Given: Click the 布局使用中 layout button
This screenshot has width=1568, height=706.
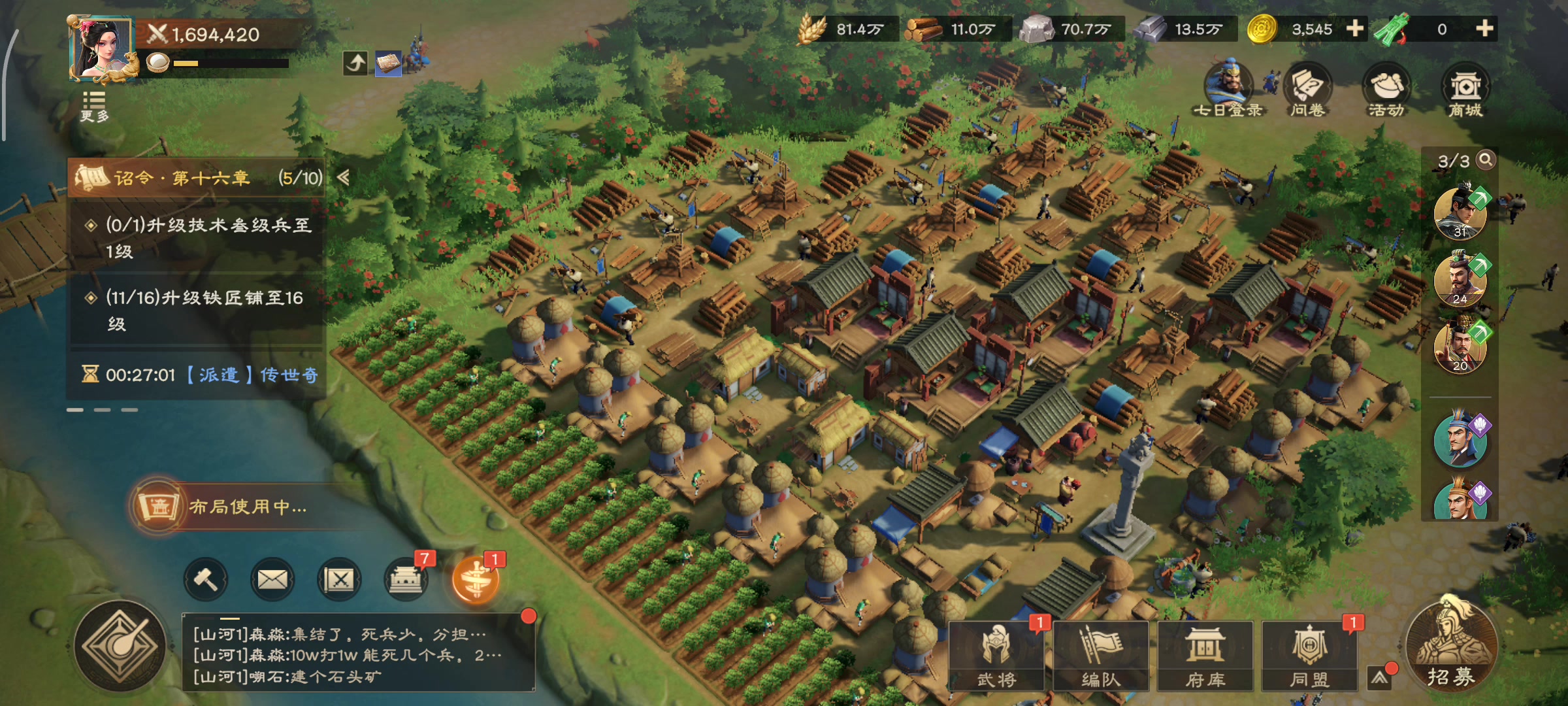Looking at the screenshot, I should point(235,507).
